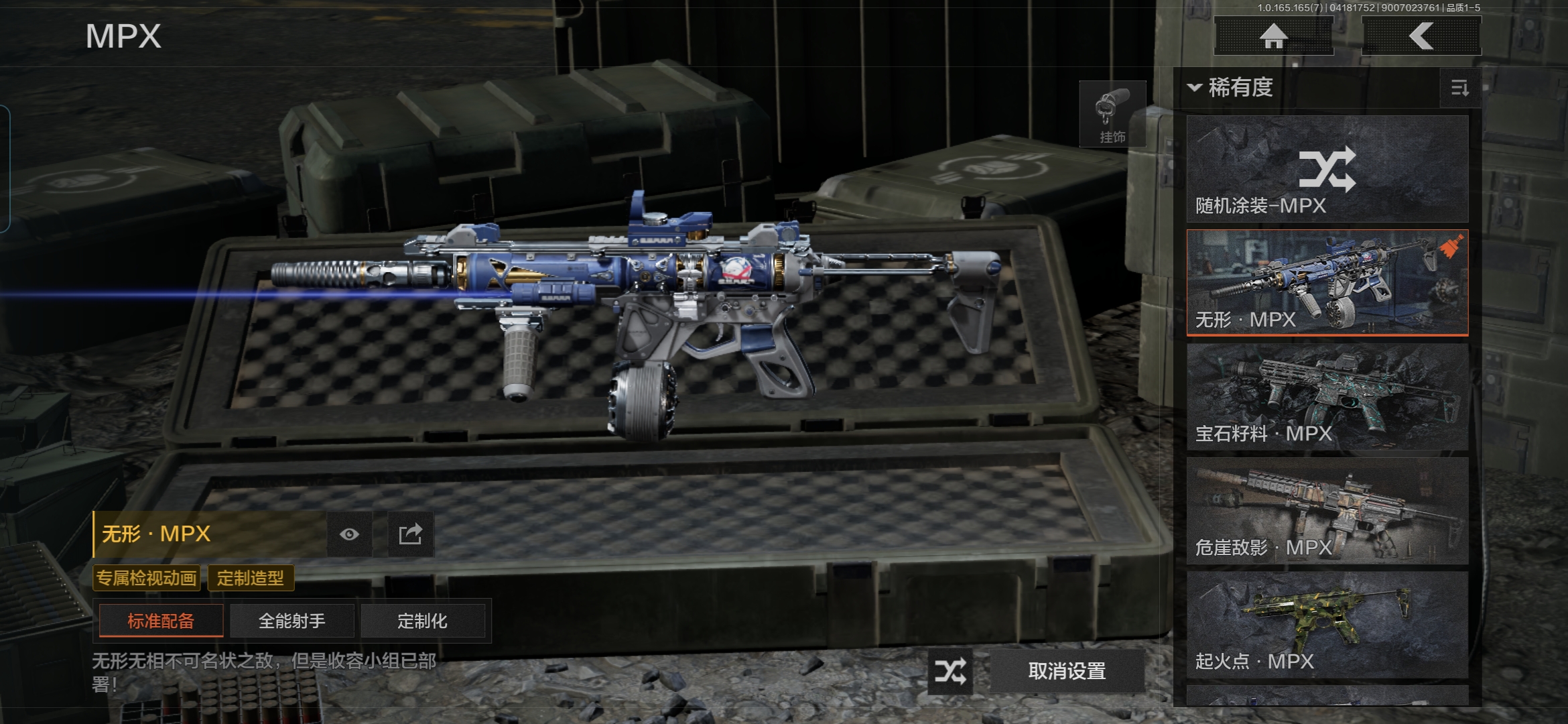1568x724 pixels.
Task: Go to the home screen
Action: pos(1273,36)
